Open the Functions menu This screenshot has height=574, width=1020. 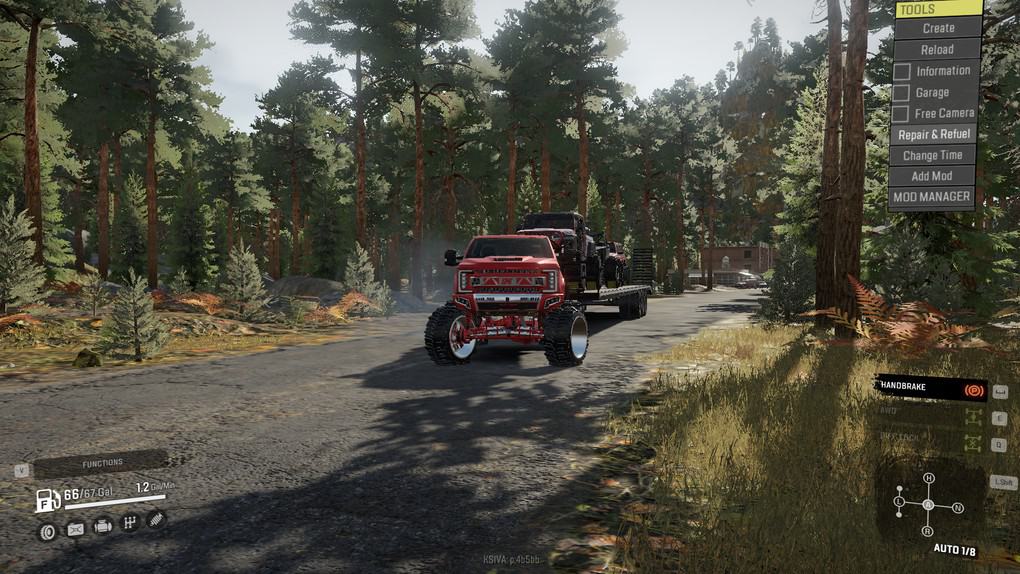(x=102, y=463)
